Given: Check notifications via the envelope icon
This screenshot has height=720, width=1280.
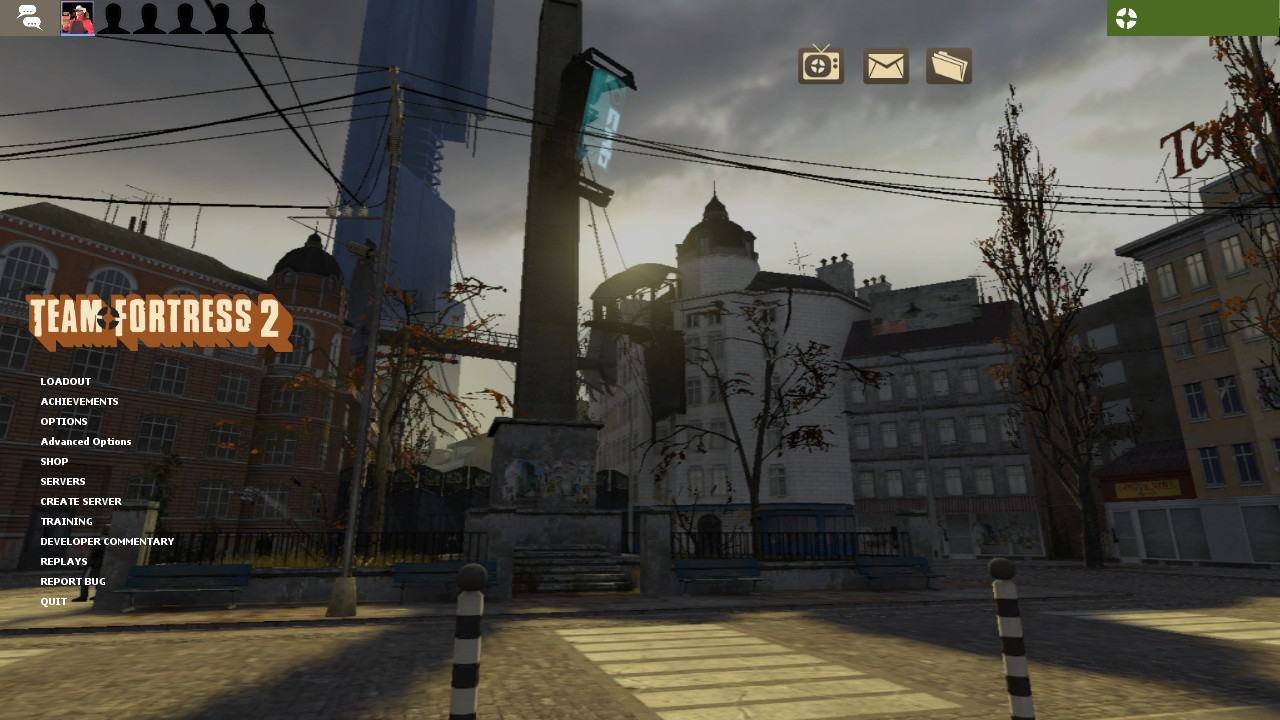Looking at the screenshot, I should 885,65.
